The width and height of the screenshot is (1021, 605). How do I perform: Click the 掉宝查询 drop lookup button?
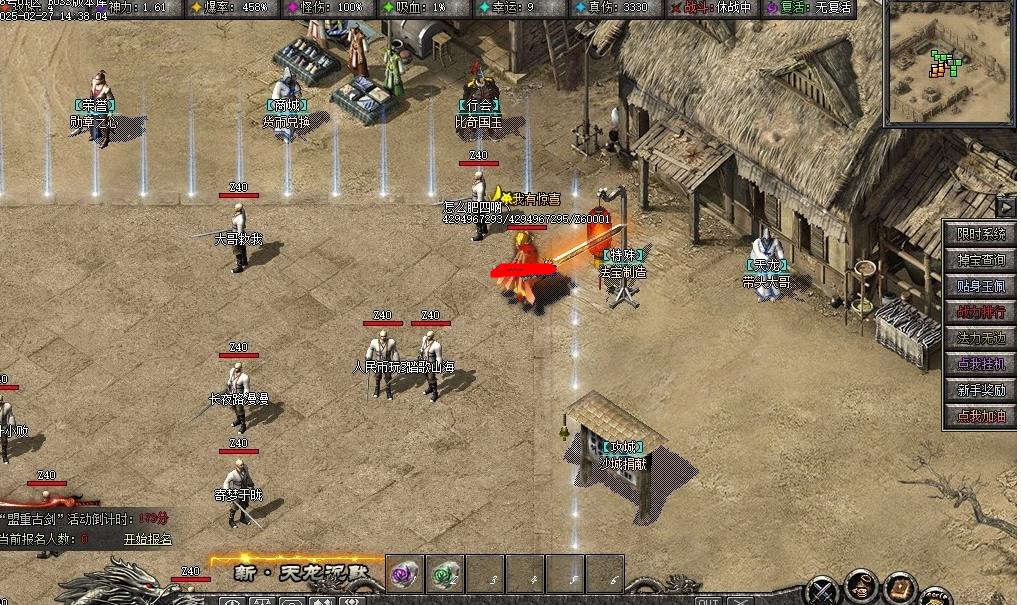pos(980,260)
